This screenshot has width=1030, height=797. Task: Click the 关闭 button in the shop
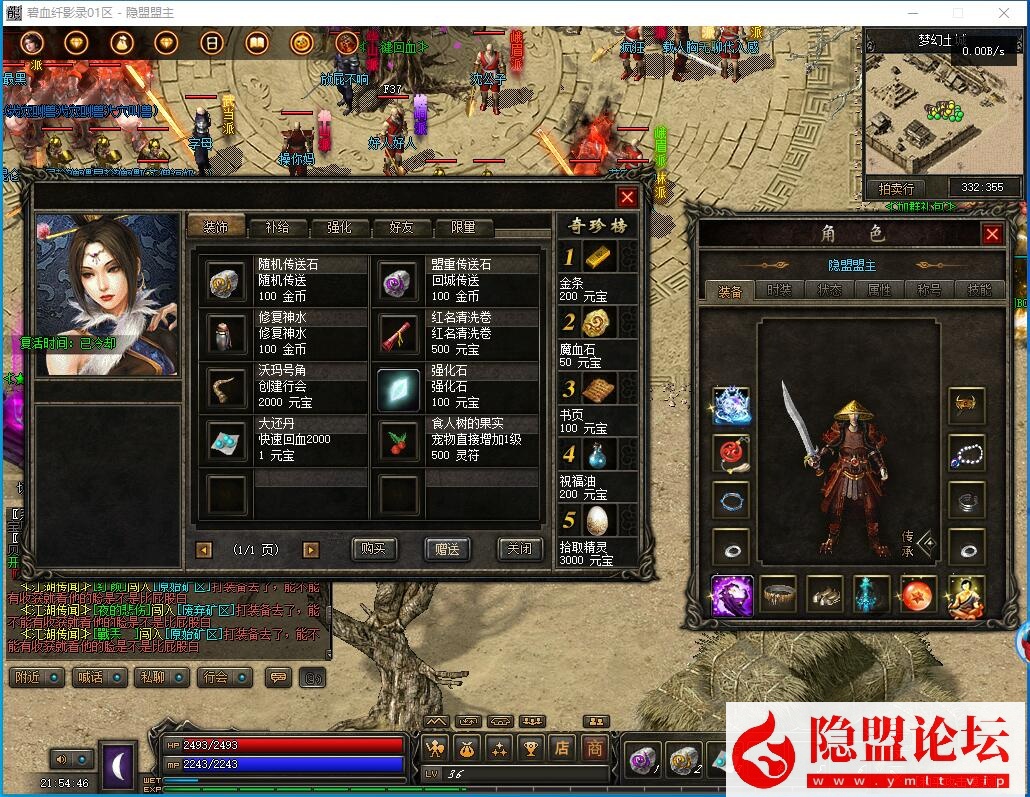click(519, 549)
